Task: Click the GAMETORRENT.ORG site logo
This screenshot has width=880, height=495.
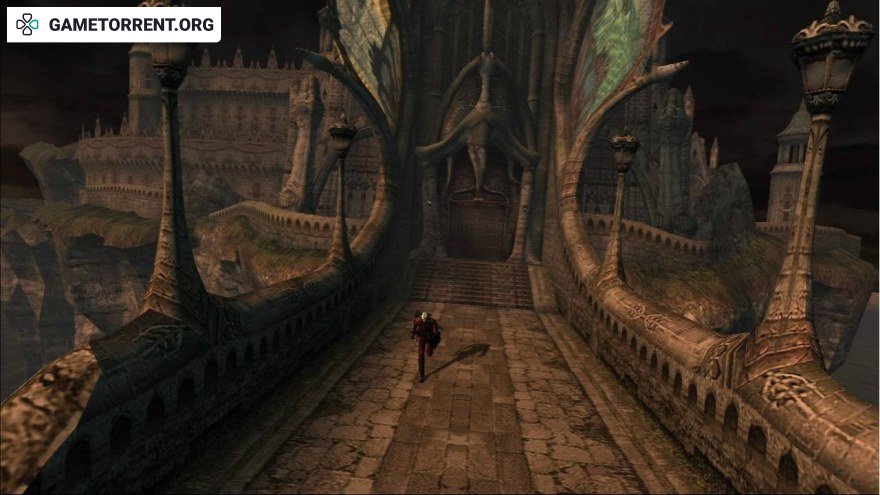Action: tap(114, 25)
